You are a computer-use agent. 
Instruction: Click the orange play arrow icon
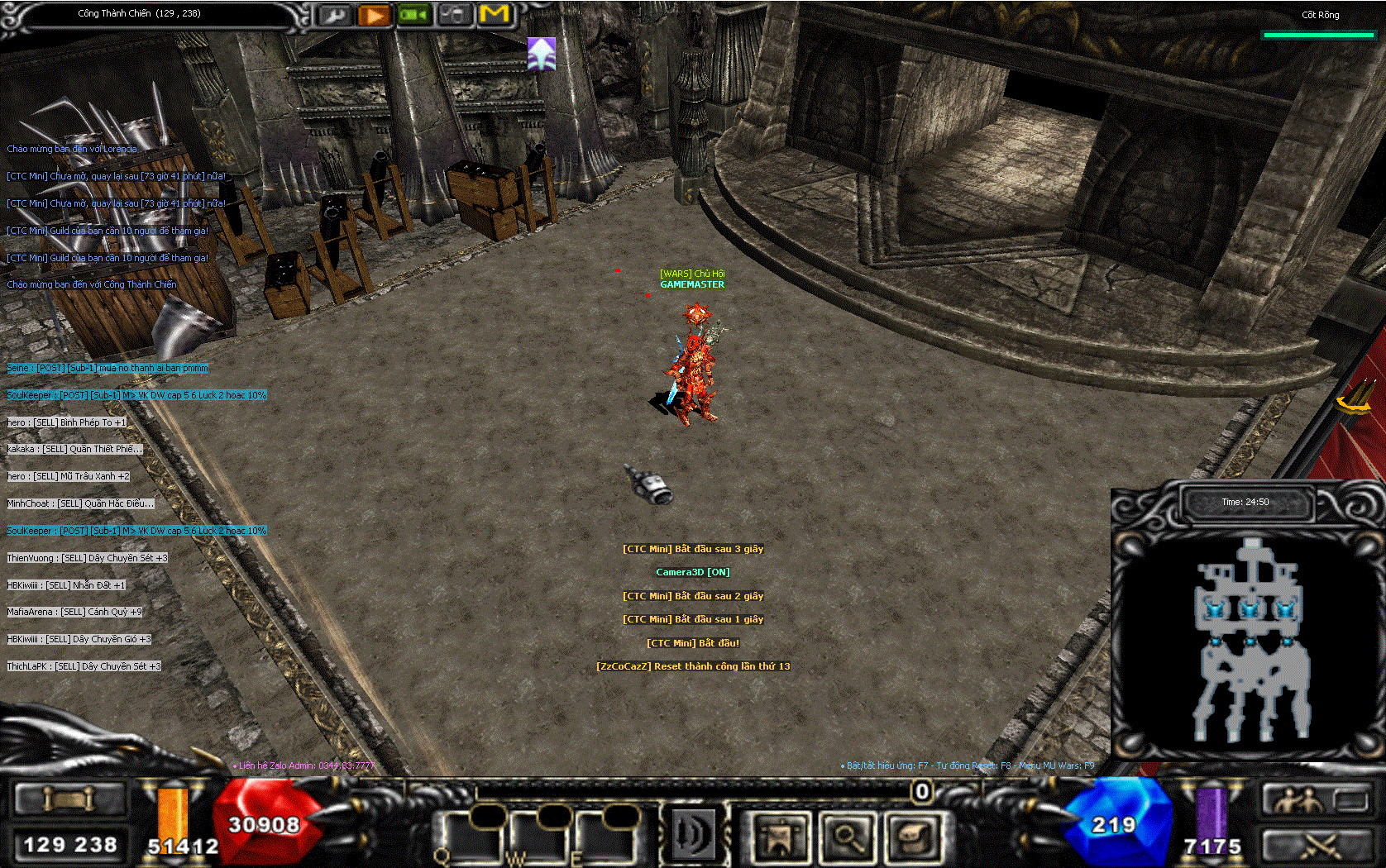pos(375,15)
